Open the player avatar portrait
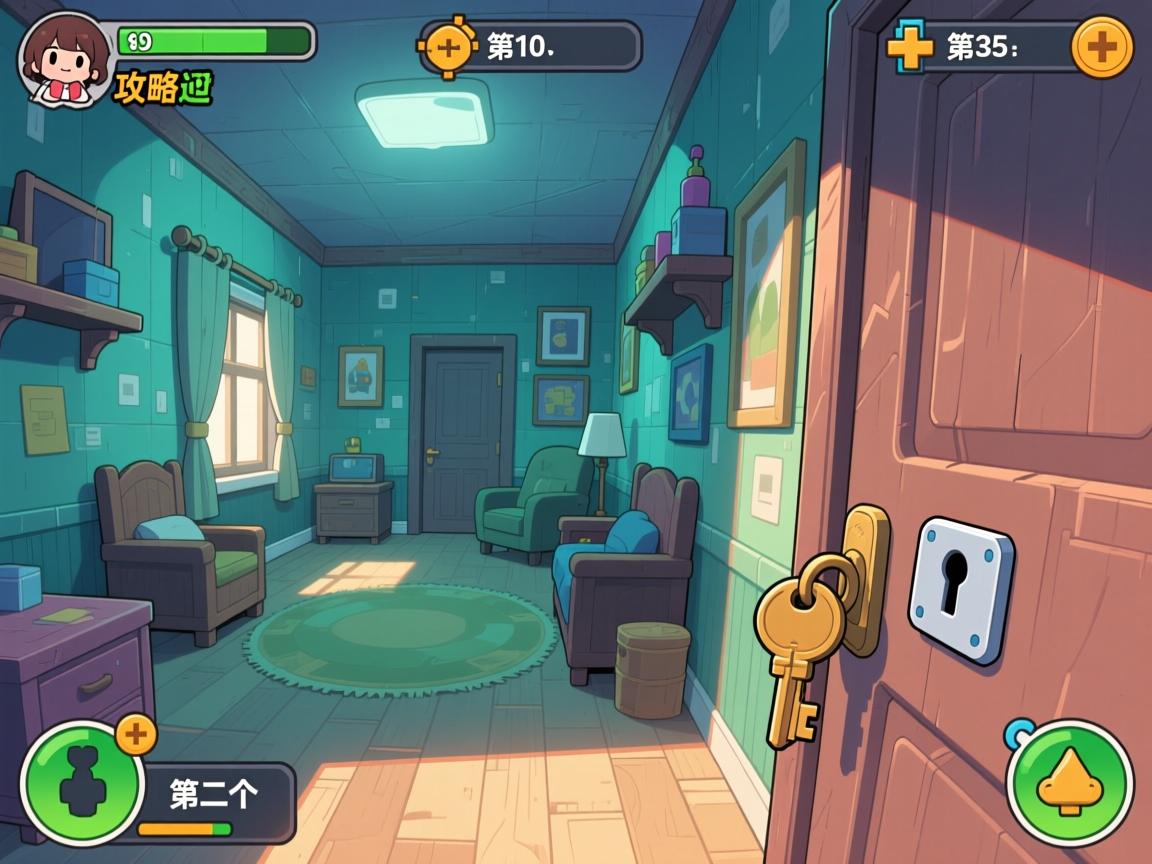Viewport: 1152px width, 864px height. pos(64,57)
